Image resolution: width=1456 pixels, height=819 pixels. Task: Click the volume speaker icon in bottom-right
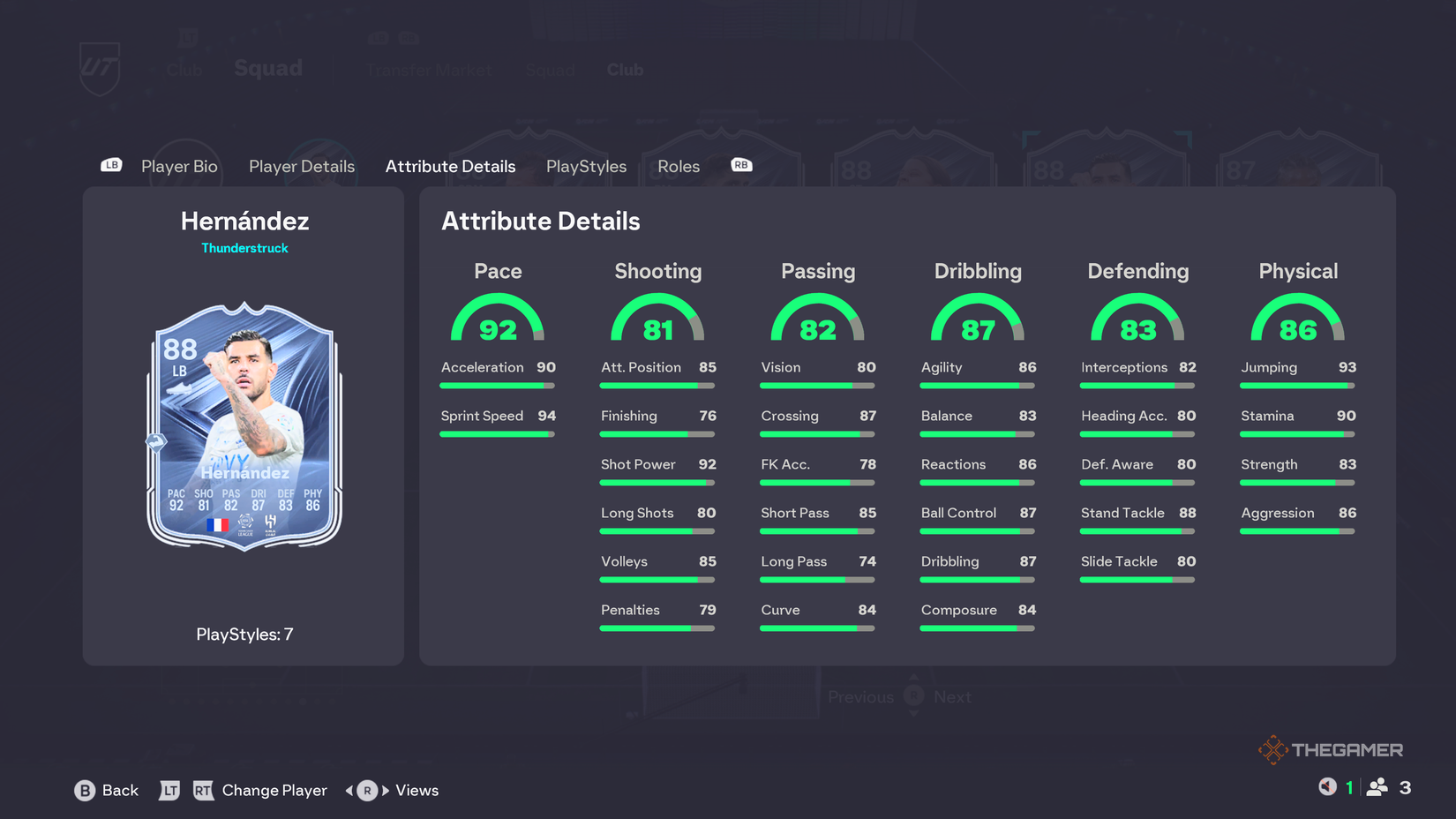[1326, 785]
